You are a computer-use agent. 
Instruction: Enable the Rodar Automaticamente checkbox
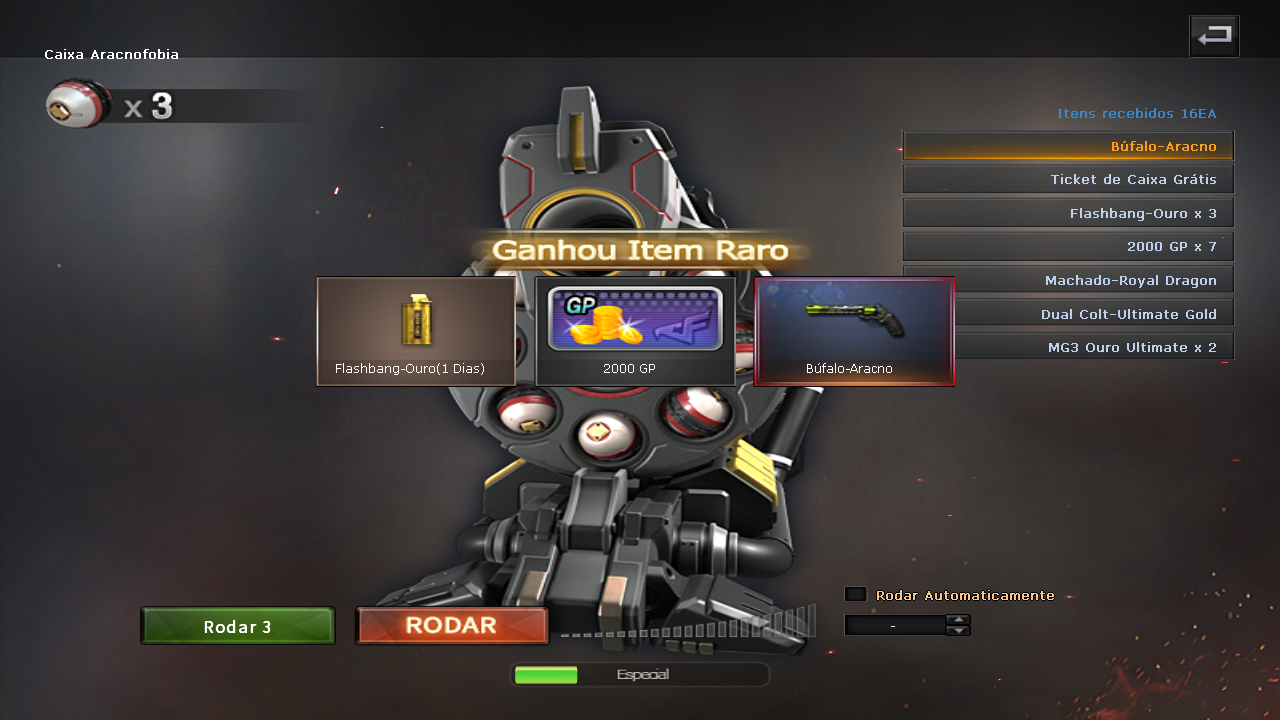pyautogui.click(x=855, y=594)
